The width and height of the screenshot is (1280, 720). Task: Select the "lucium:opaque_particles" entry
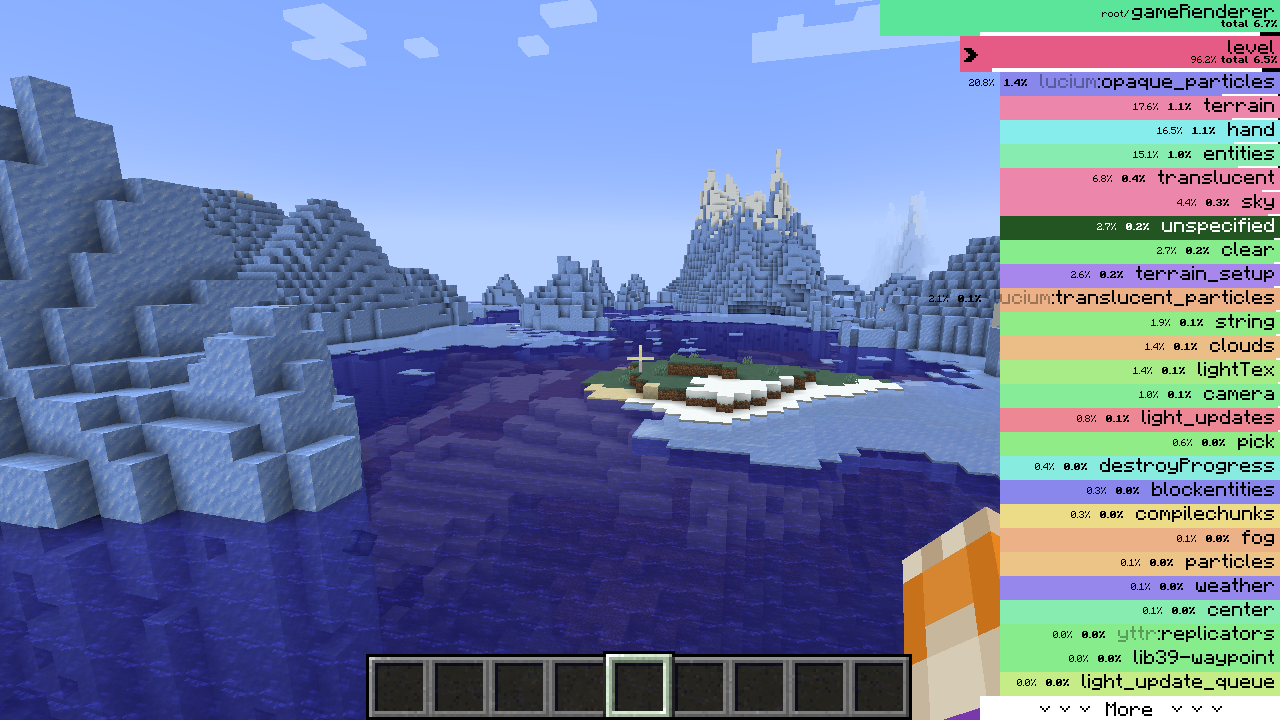coord(1140,82)
